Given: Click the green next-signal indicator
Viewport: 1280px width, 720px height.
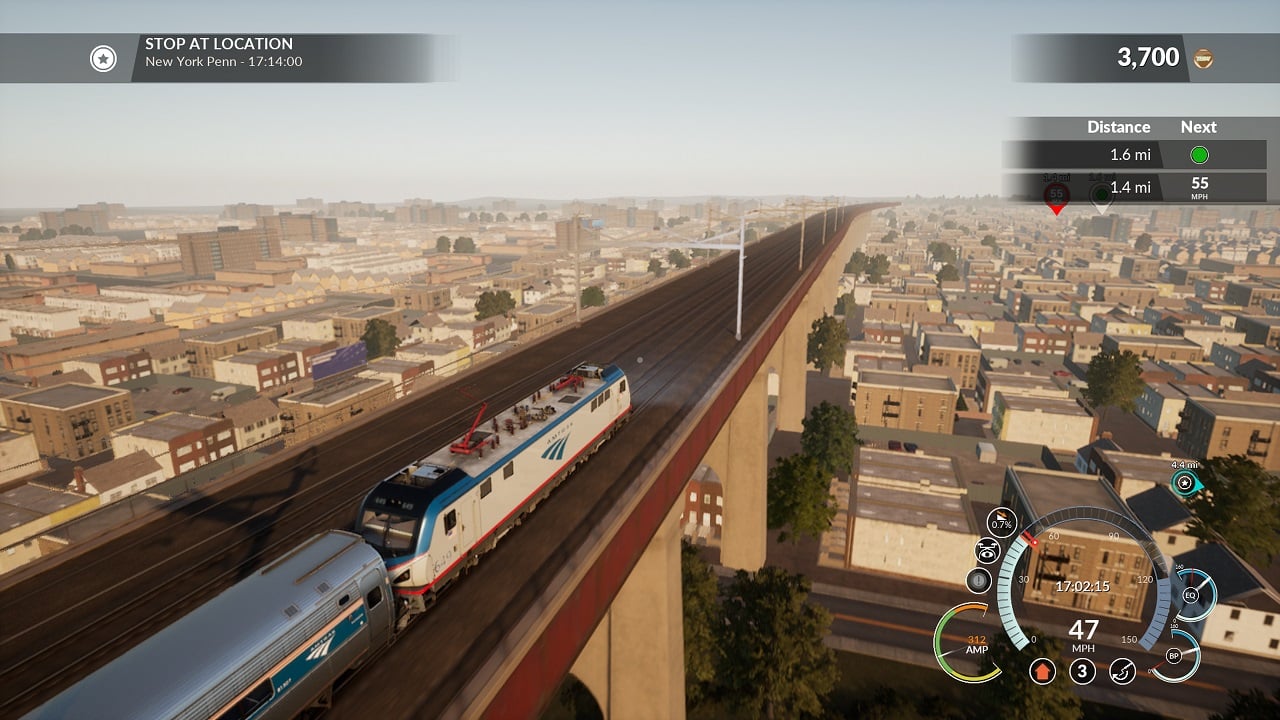Looking at the screenshot, I should click(1199, 155).
